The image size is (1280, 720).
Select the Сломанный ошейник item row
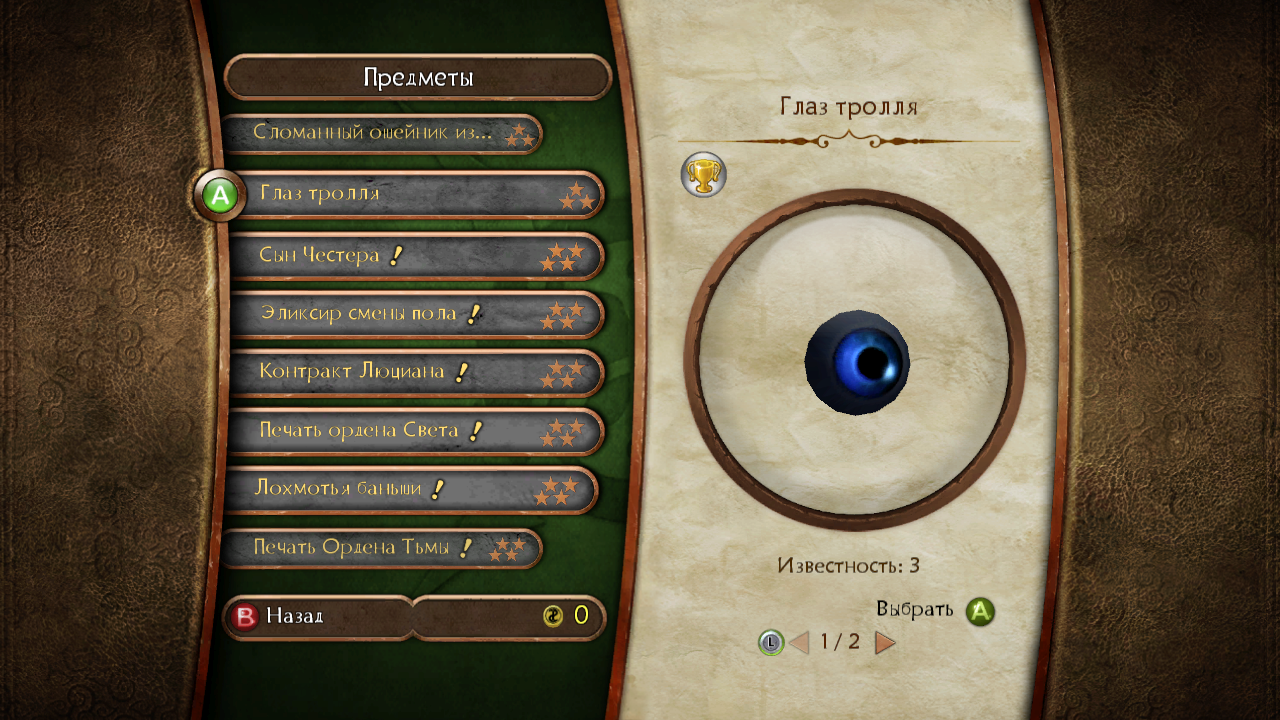tap(380, 133)
